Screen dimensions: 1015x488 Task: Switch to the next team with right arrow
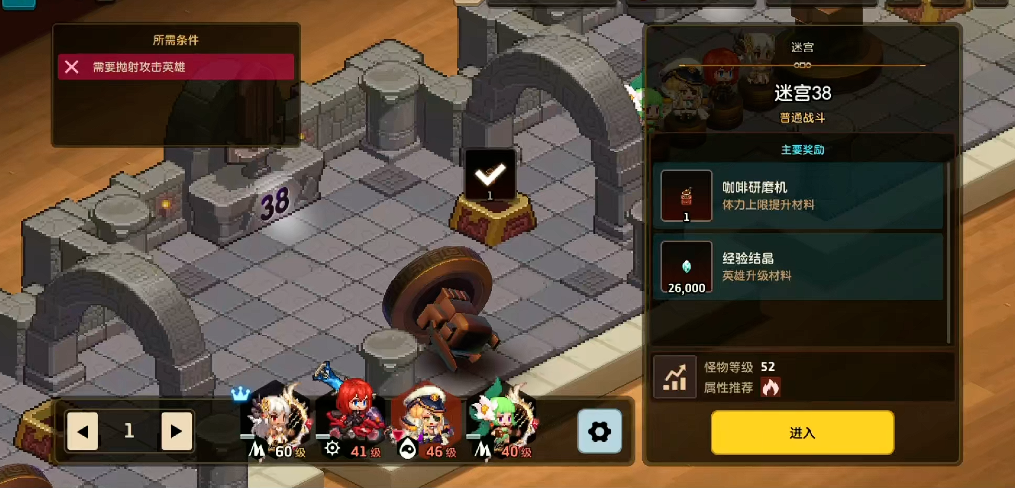pyautogui.click(x=176, y=432)
